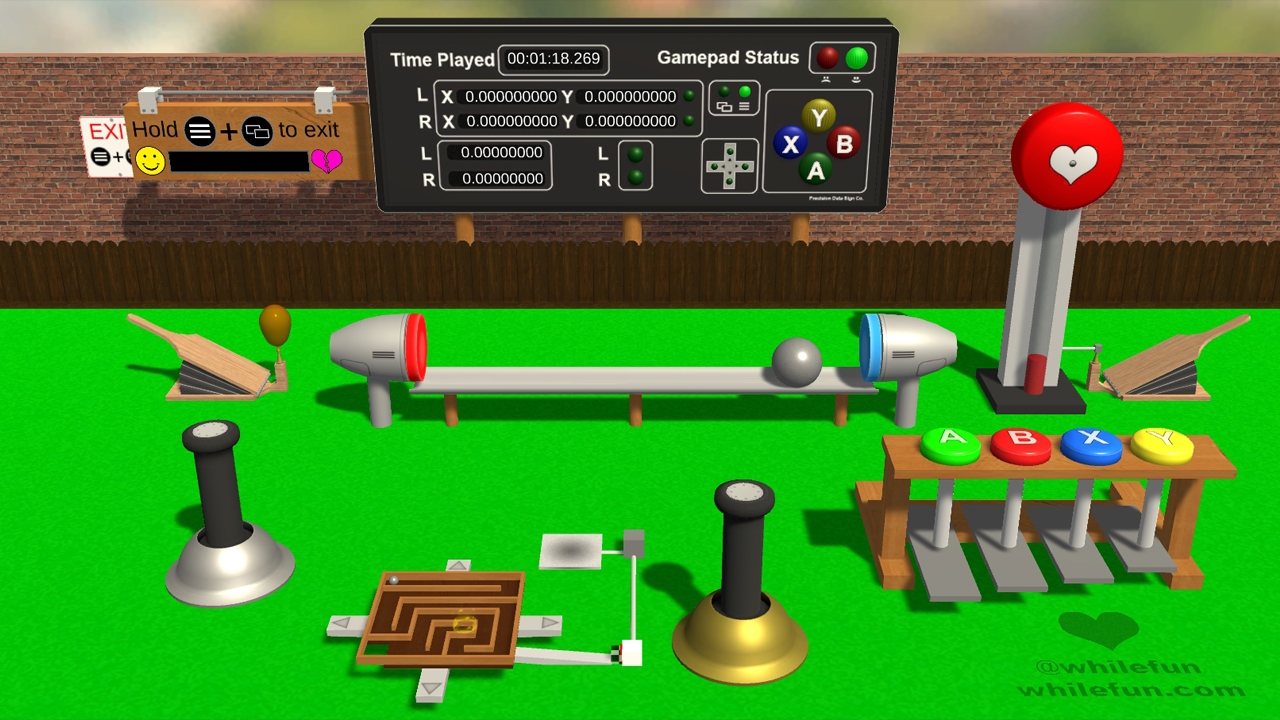Click the down arrow below the maze
The image size is (1280, 720).
click(430, 687)
